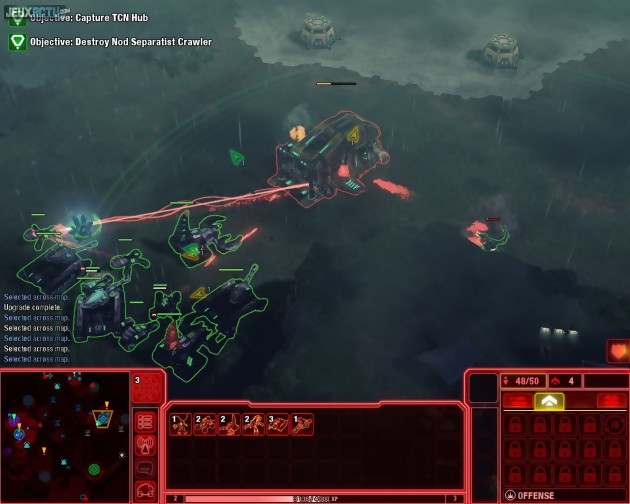Choose the unit group card marked 3

(x=277, y=424)
